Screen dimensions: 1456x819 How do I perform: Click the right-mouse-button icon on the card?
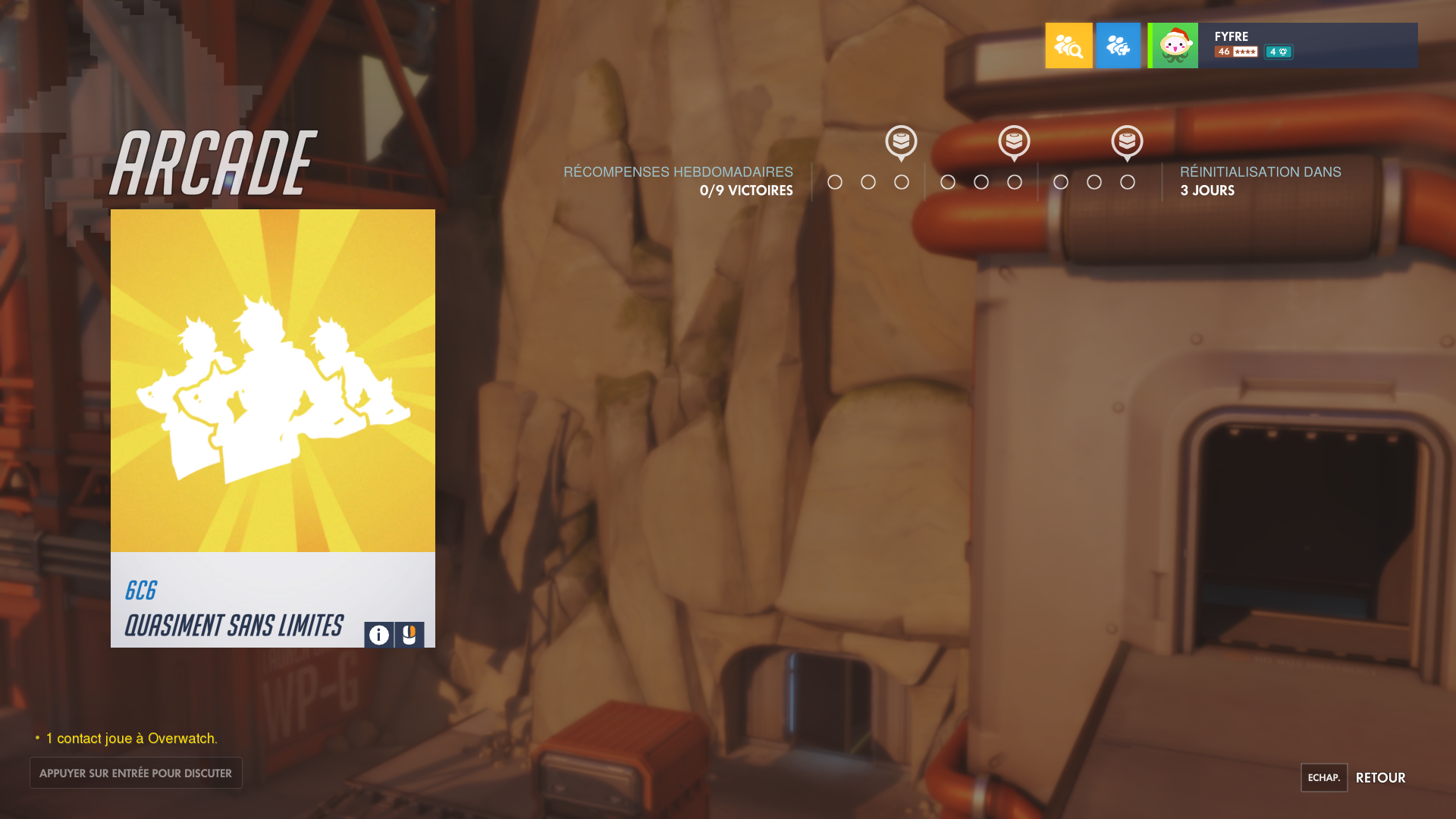pos(408,635)
